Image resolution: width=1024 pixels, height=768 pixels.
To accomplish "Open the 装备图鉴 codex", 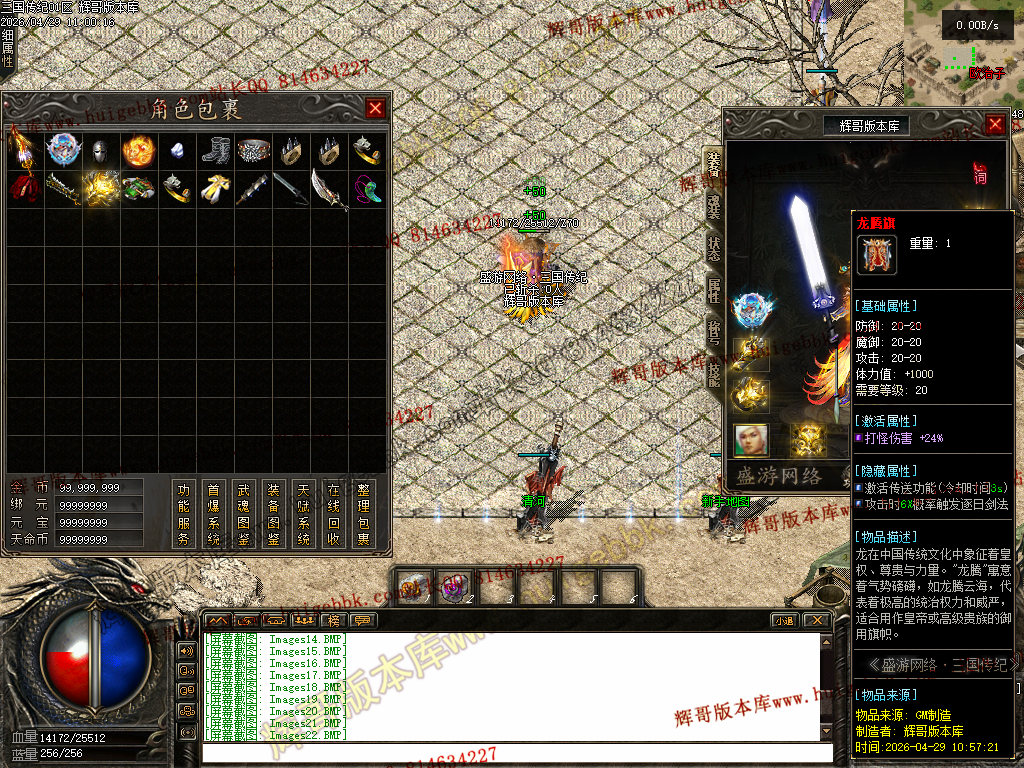I will (273, 514).
